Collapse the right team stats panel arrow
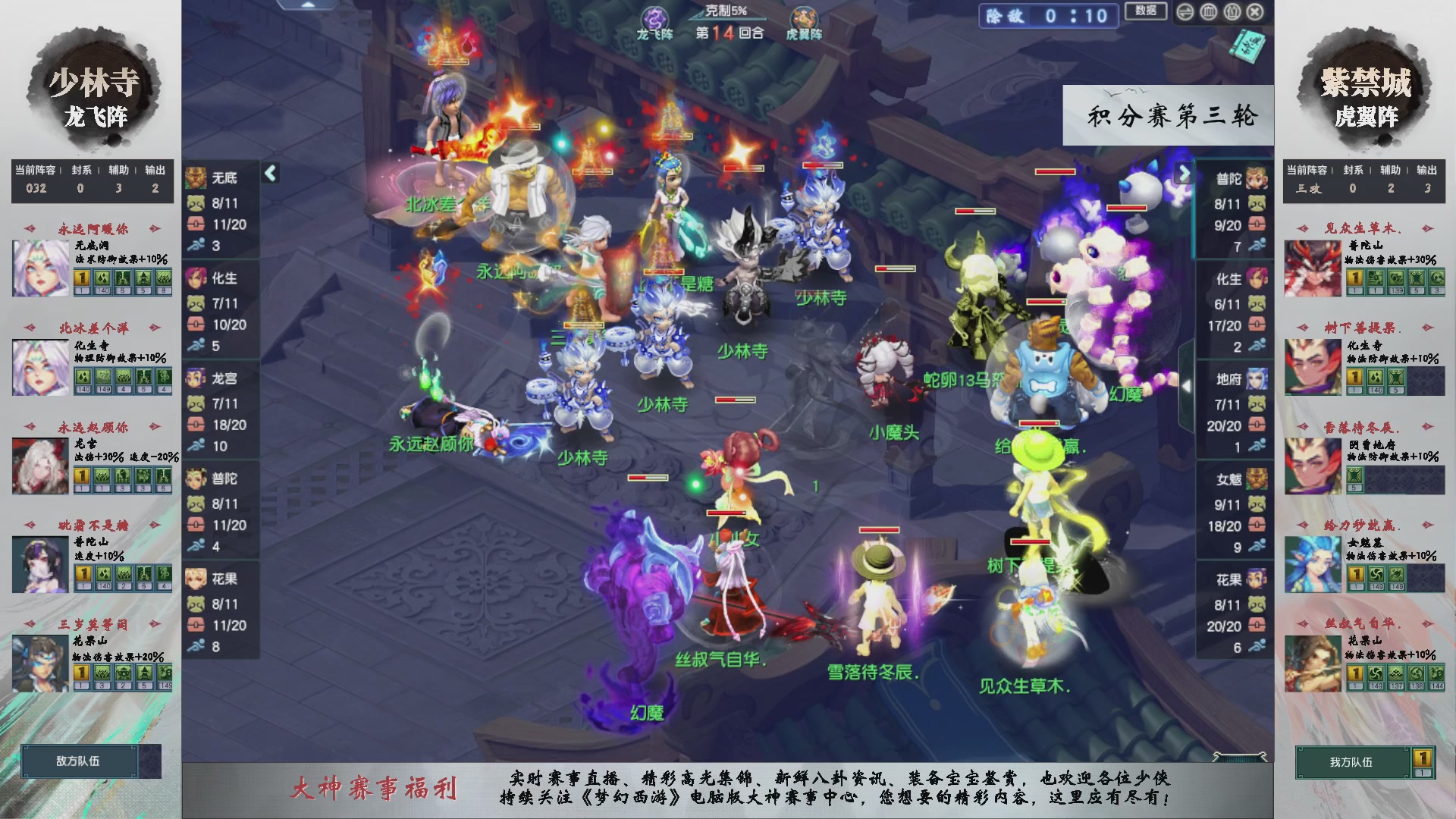Image resolution: width=1456 pixels, height=819 pixels. (x=1184, y=173)
